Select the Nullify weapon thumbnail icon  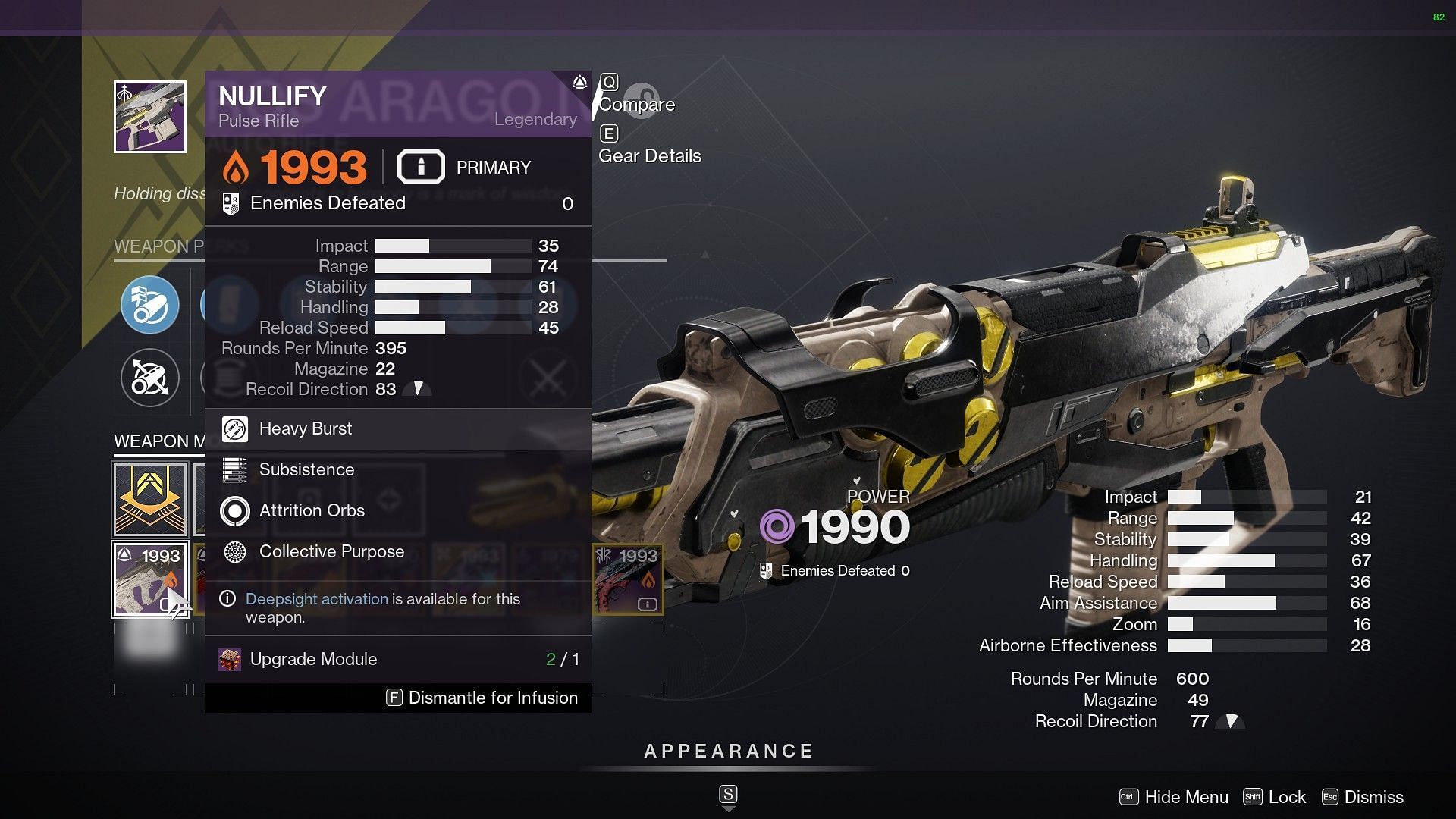click(x=150, y=117)
